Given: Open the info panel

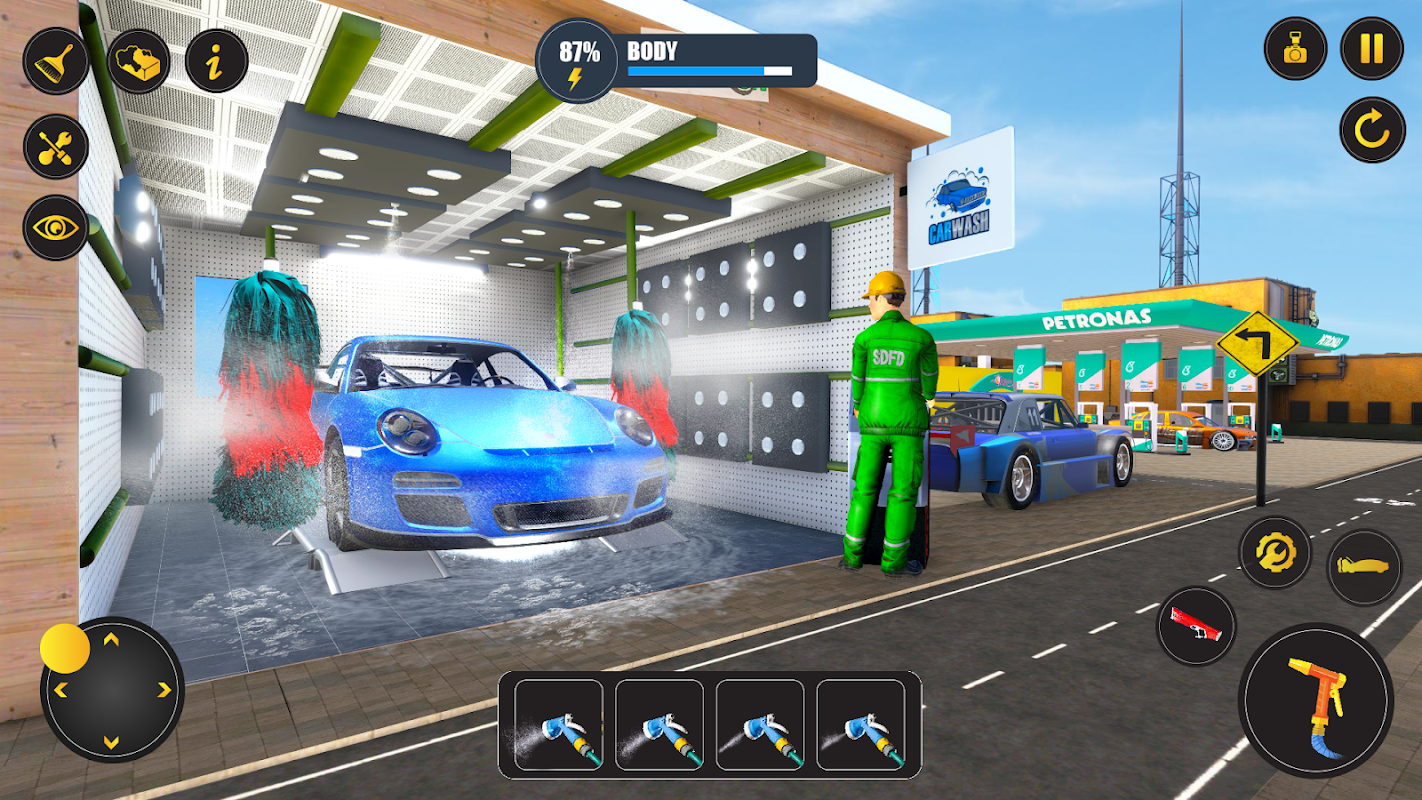Looking at the screenshot, I should pos(217,61).
